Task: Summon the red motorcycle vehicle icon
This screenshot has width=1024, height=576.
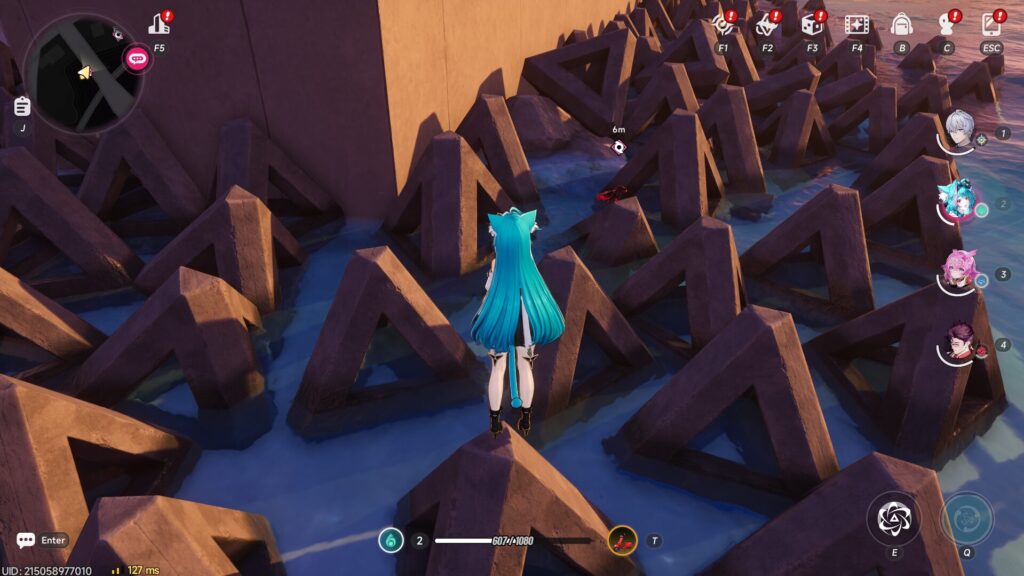Action: pos(622,541)
